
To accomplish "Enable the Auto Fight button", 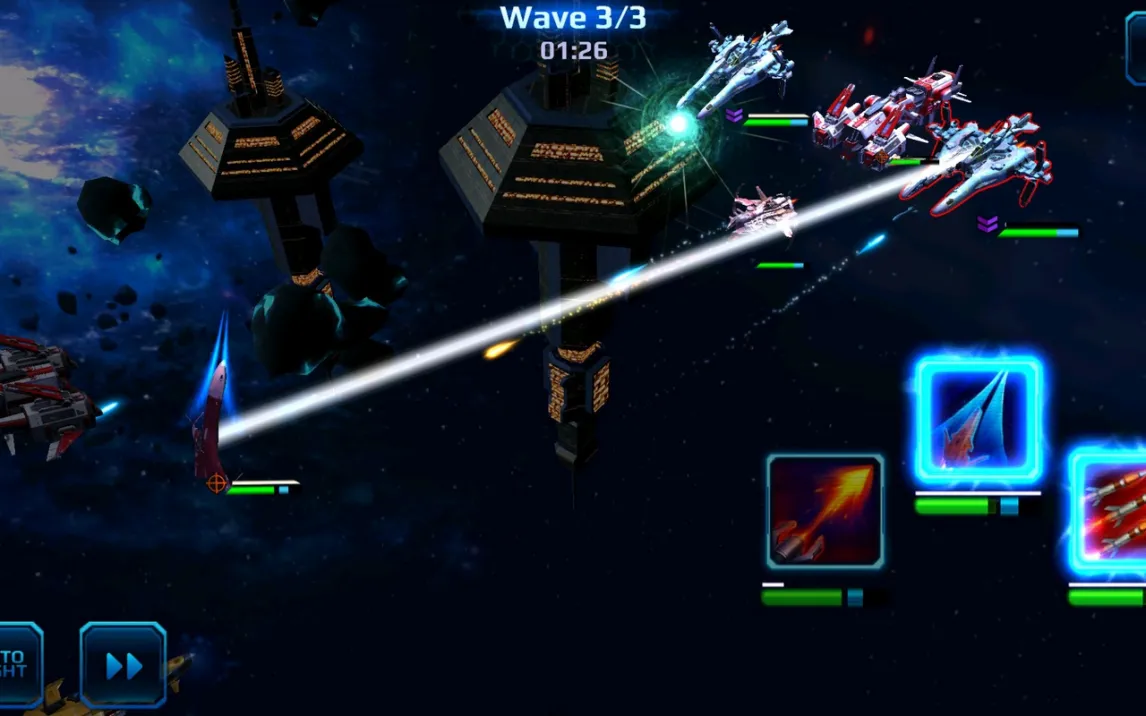I will 17,665.
